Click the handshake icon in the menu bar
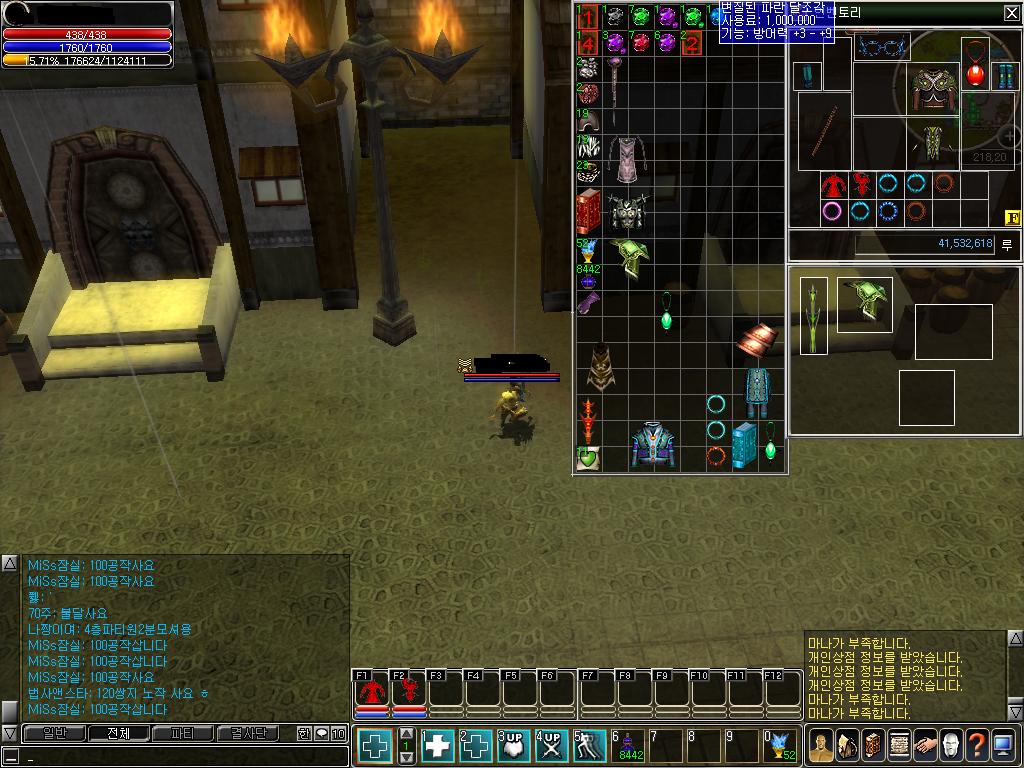This screenshot has width=1024, height=768. (x=924, y=745)
